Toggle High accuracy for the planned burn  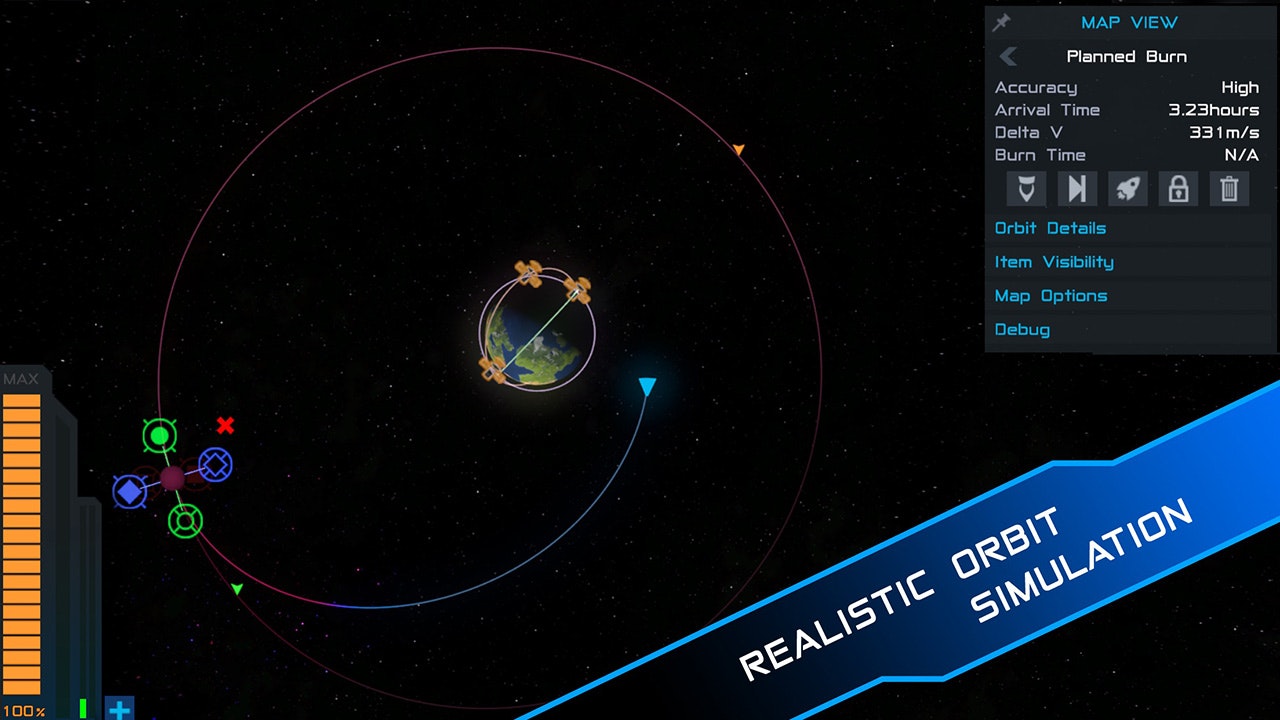pos(1242,87)
